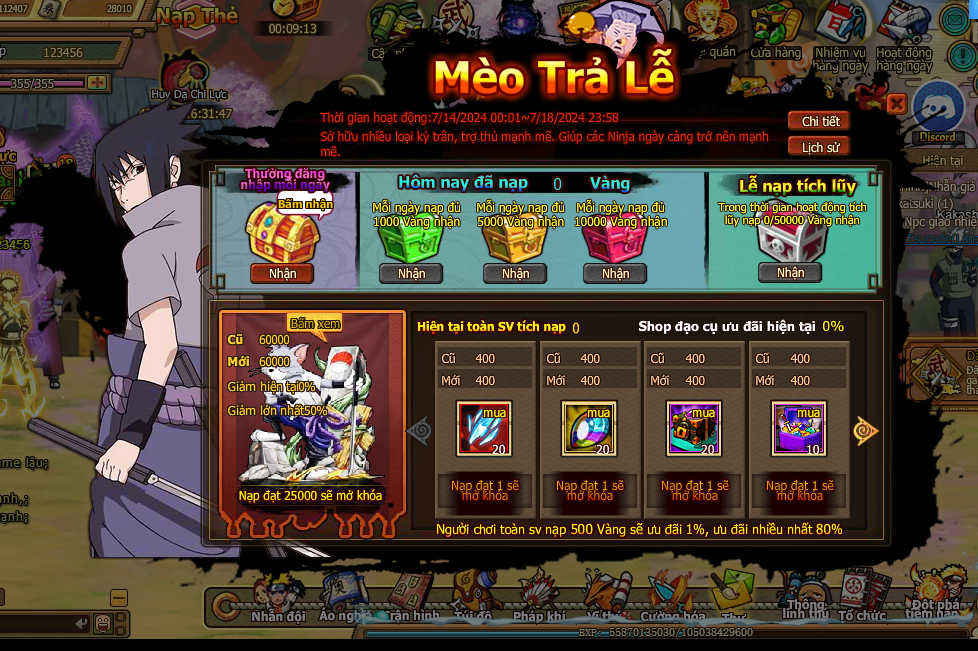The image size is (978, 651).
Task: Show previous shop items with left arrow
Action: click(x=419, y=429)
